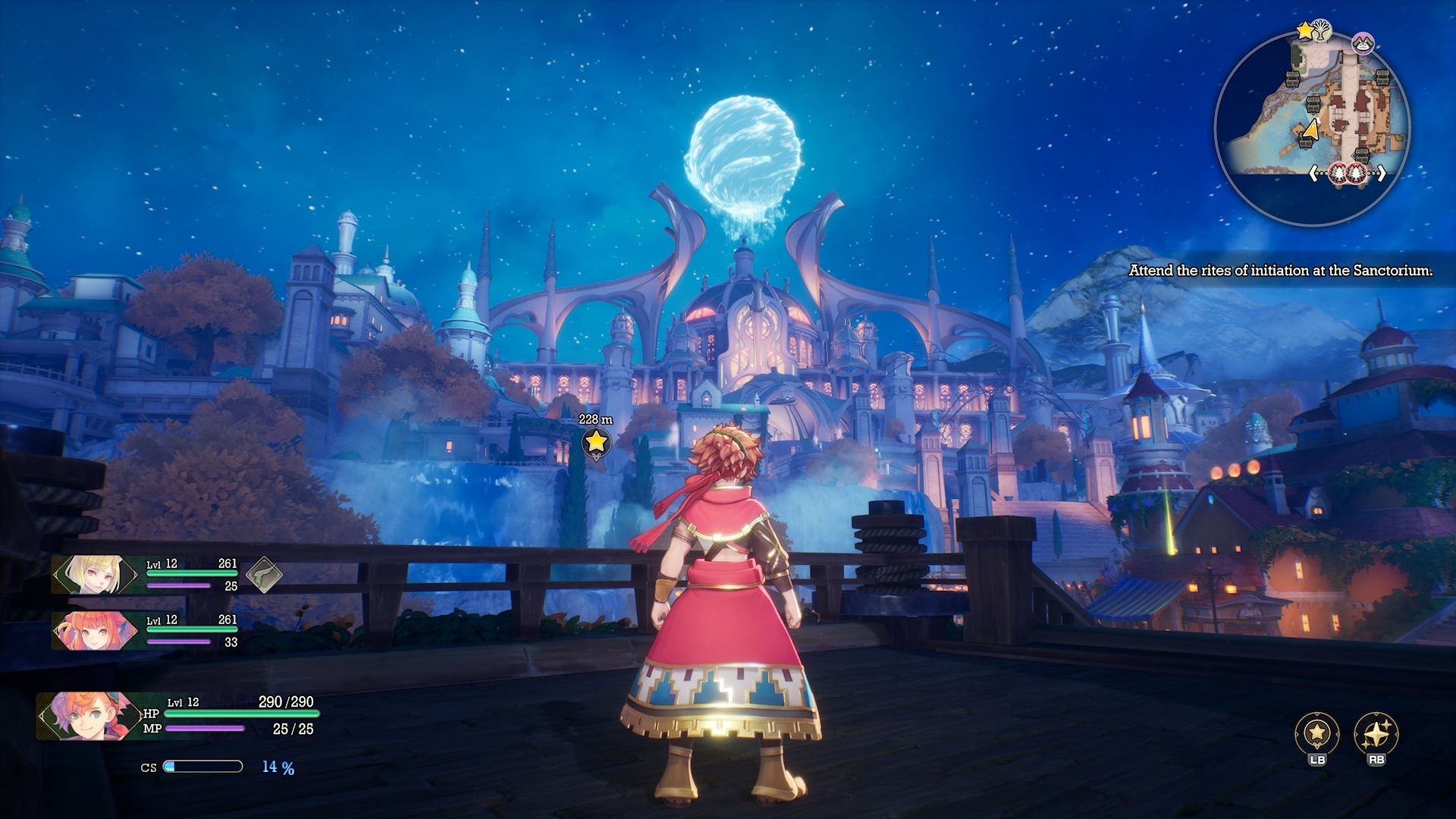
Task: Click the left arrow under the minimap
Action: pyautogui.click(x=1314, y=174)
